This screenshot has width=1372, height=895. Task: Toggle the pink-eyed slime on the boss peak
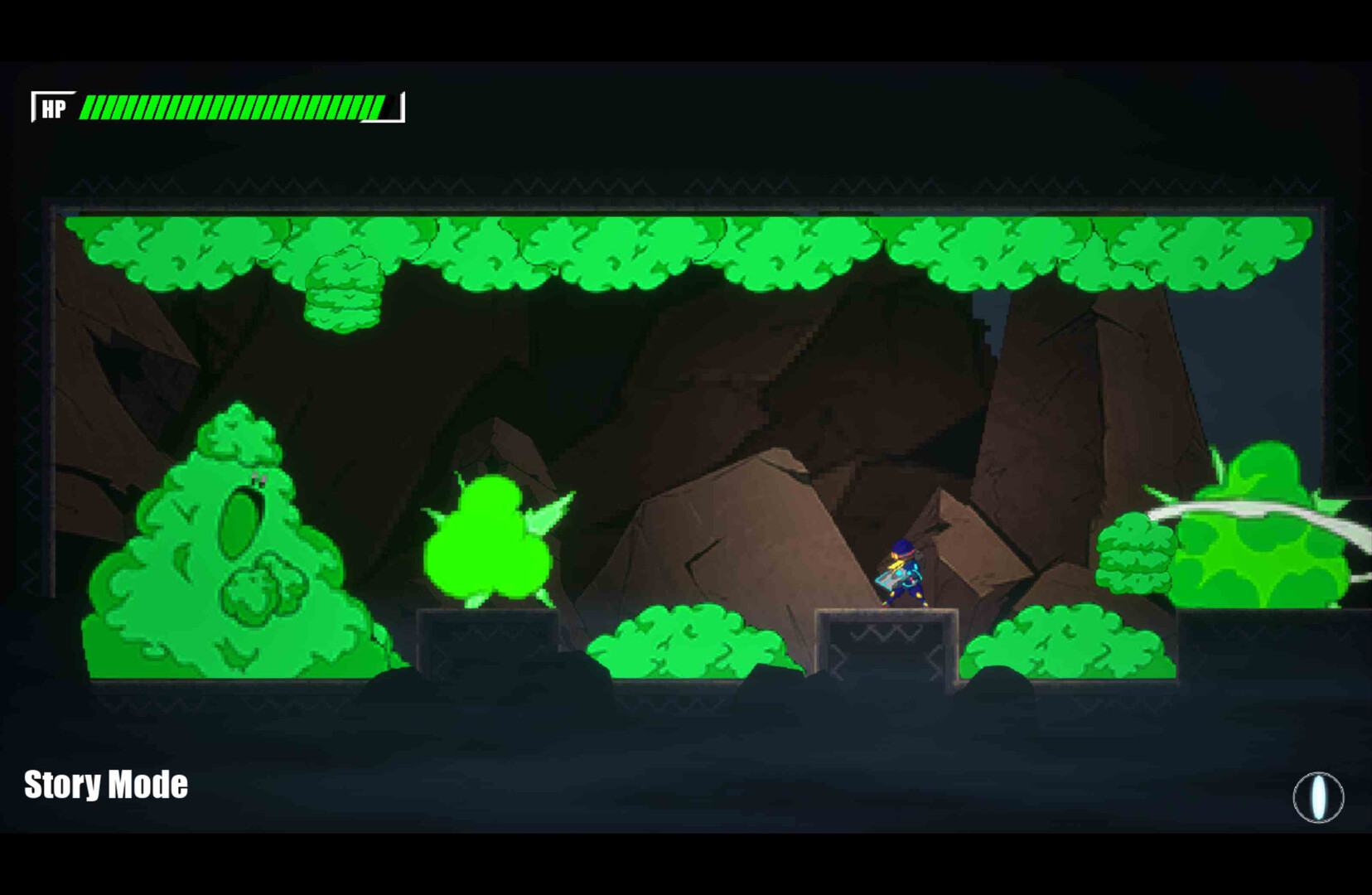pos(258,477)
